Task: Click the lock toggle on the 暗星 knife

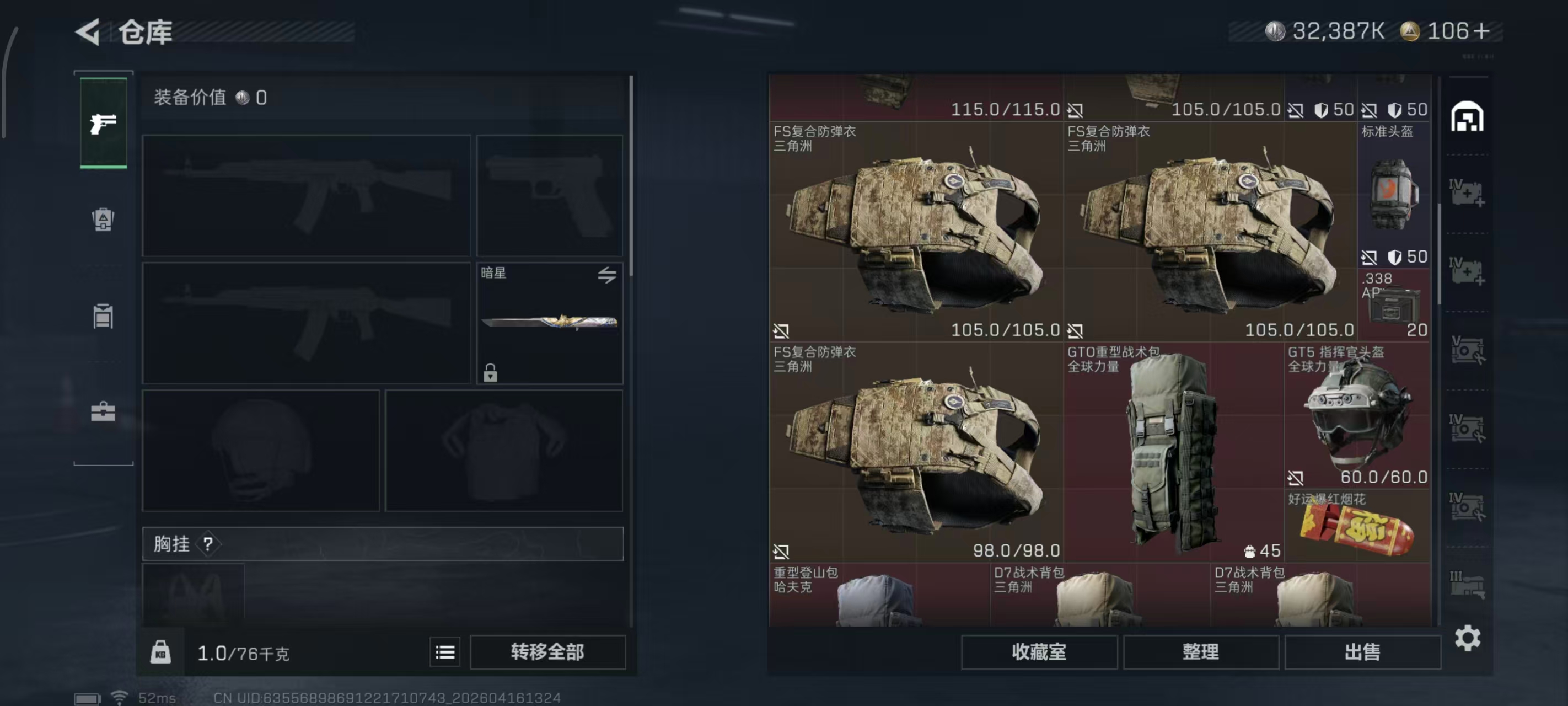Action: 491,373
